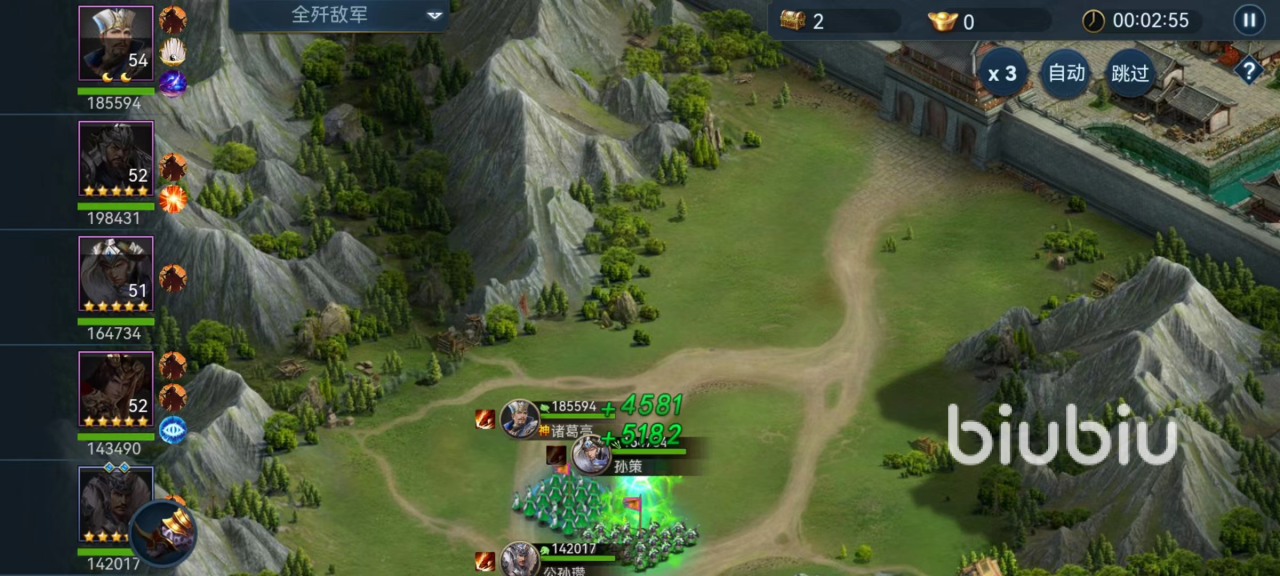Skip the battle with 跳过
The image size is (1280, 576).
click(x=1130, y=73)
